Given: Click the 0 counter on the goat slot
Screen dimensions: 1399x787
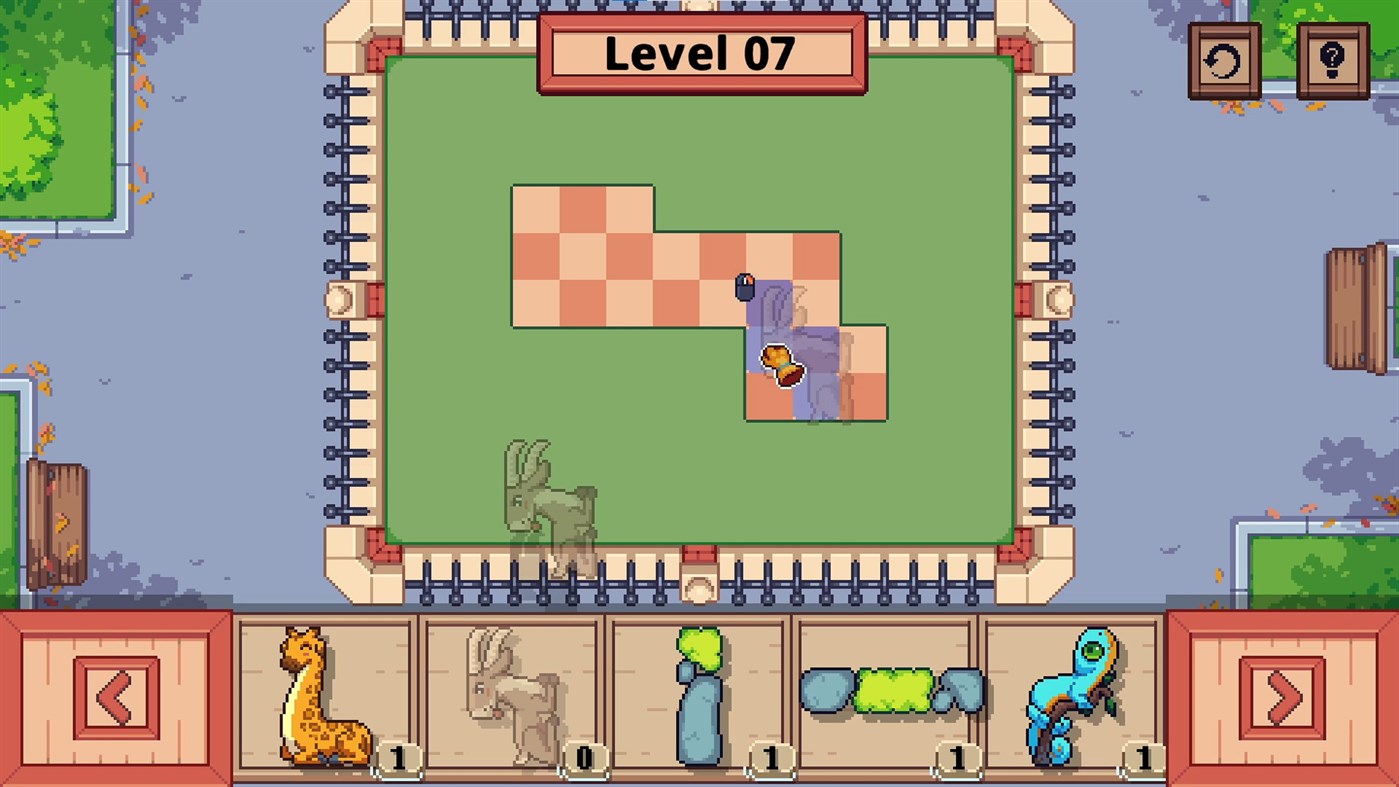Looking at the screenshot, I should pyautogui.click(x=583, y=757).
